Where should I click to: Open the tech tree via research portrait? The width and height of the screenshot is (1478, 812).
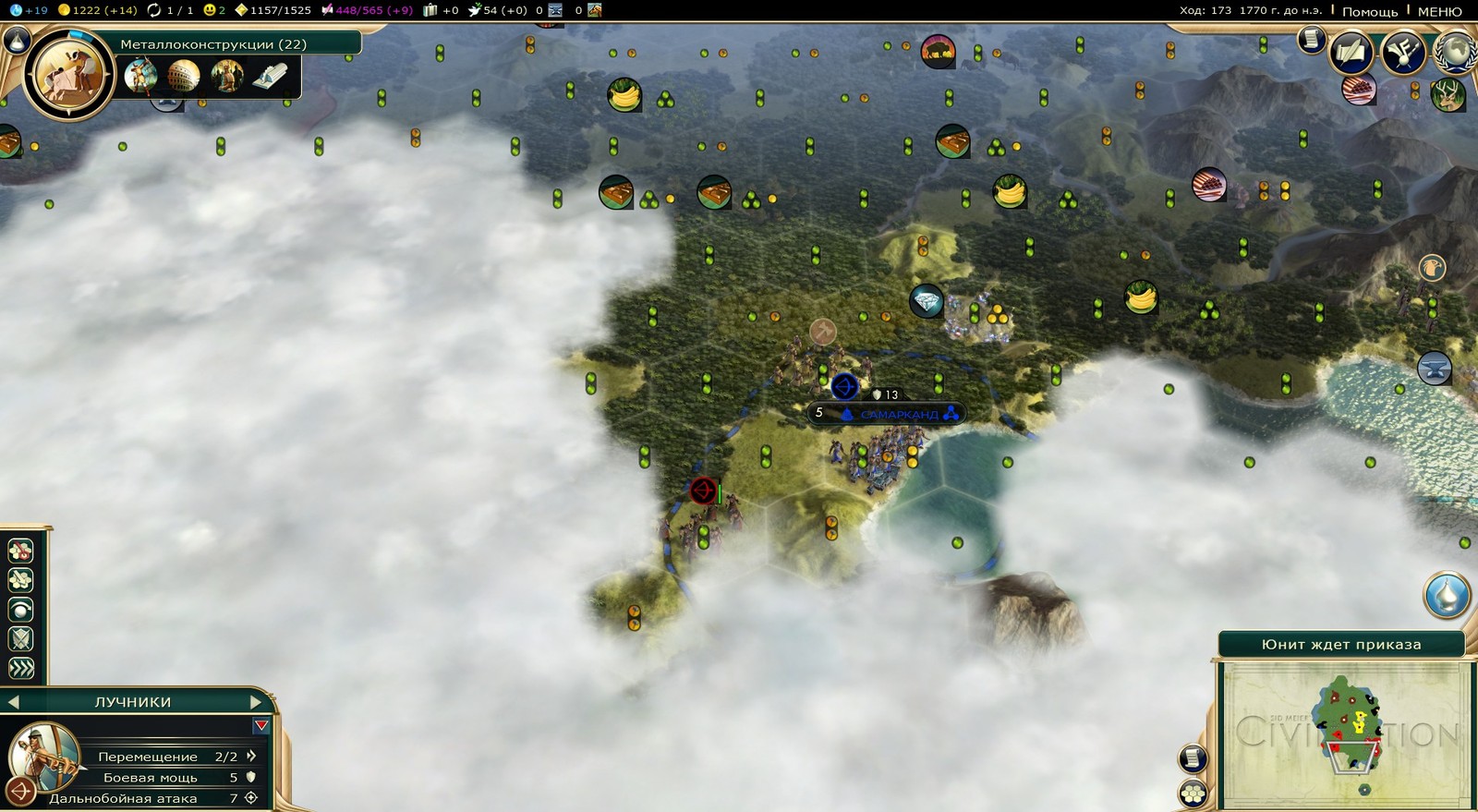coord(68,74)
